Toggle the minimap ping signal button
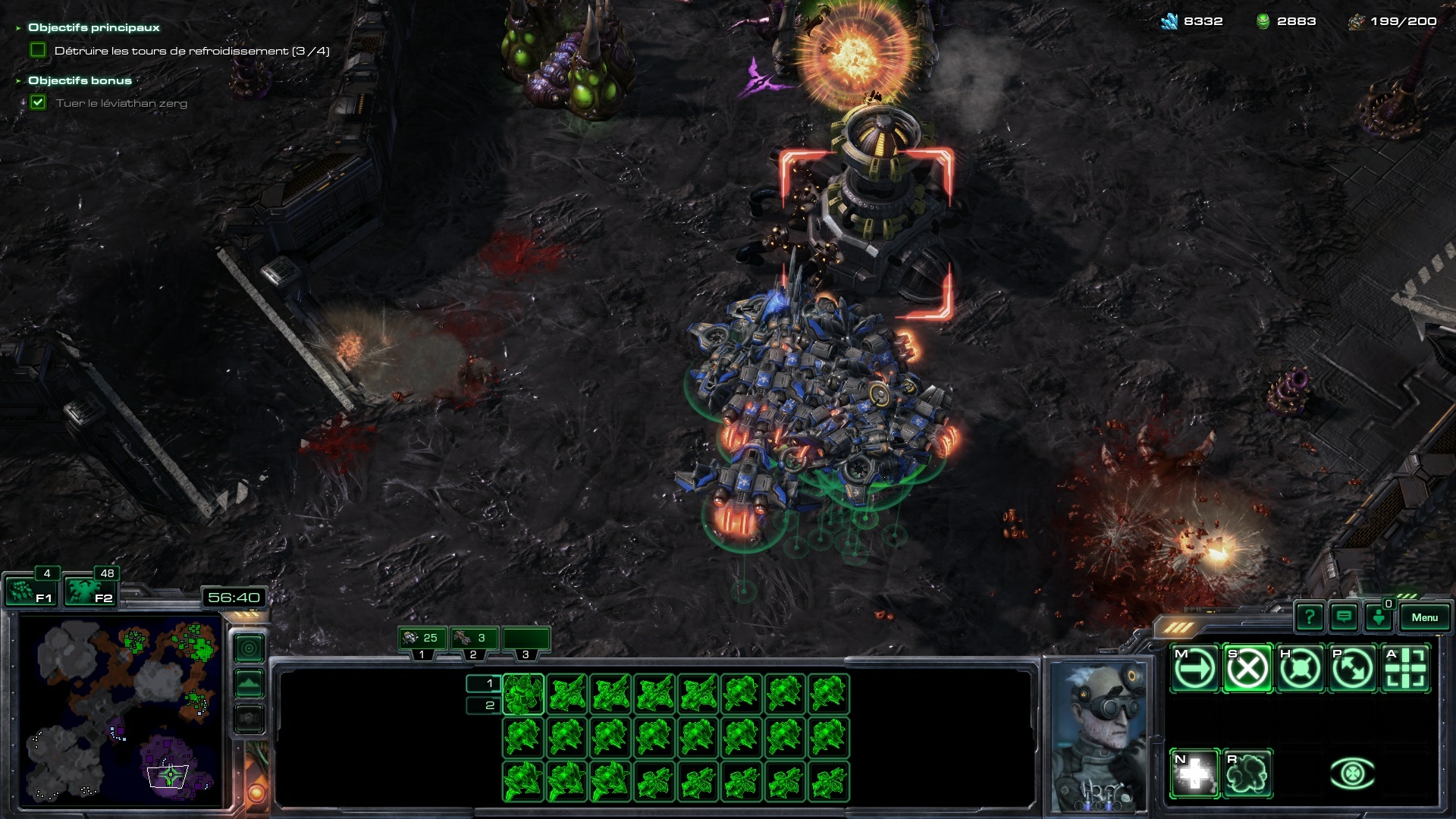Image resolution: width=1456 pixels, height=819 pixels. 249,648
